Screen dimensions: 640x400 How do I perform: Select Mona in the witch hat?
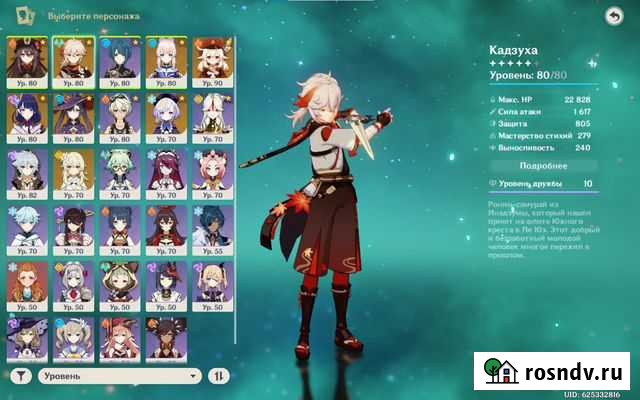(70, 116)
